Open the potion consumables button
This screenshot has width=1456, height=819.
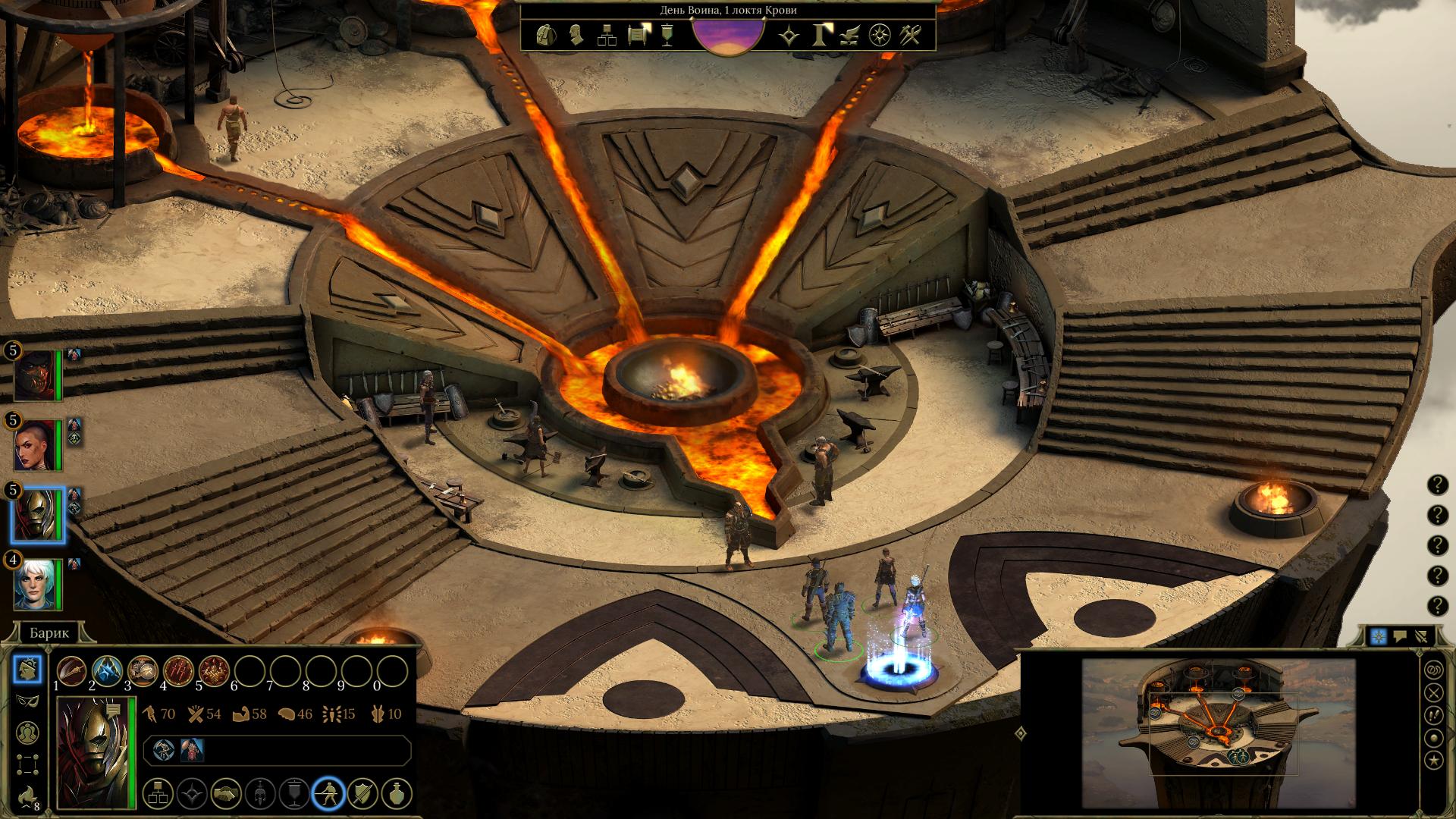tap(397, 794)
